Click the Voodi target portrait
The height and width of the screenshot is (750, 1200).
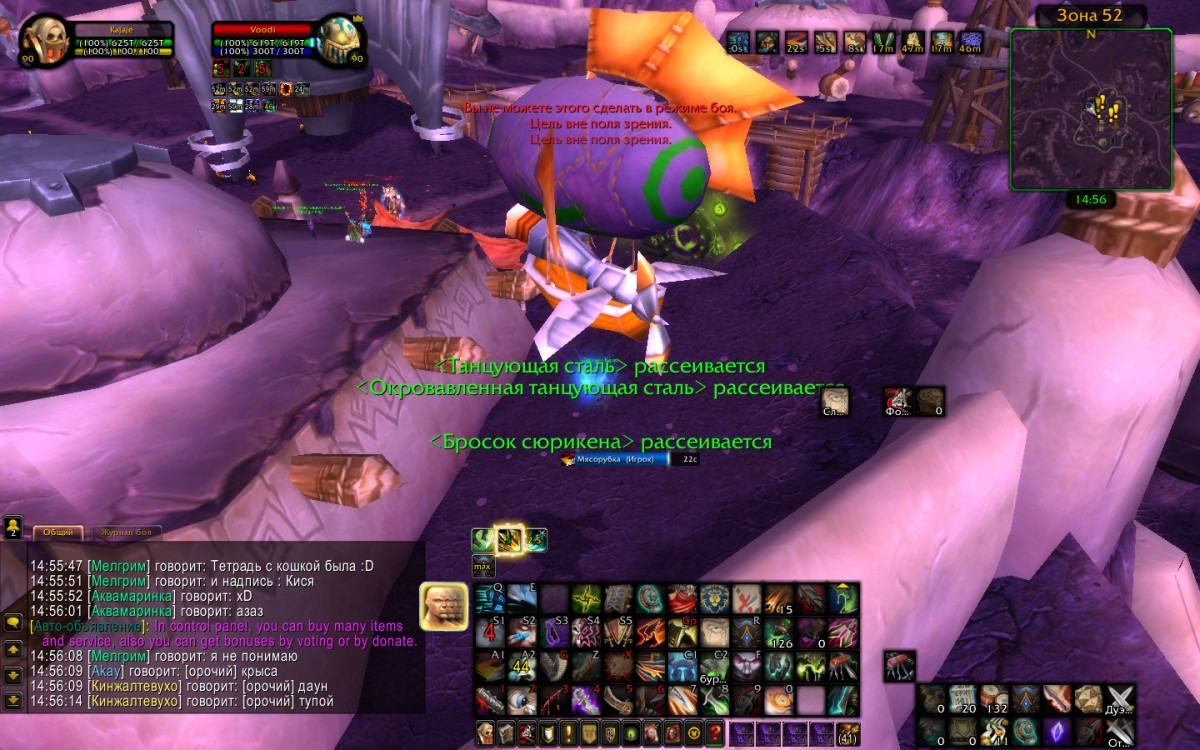pos(340,40)
